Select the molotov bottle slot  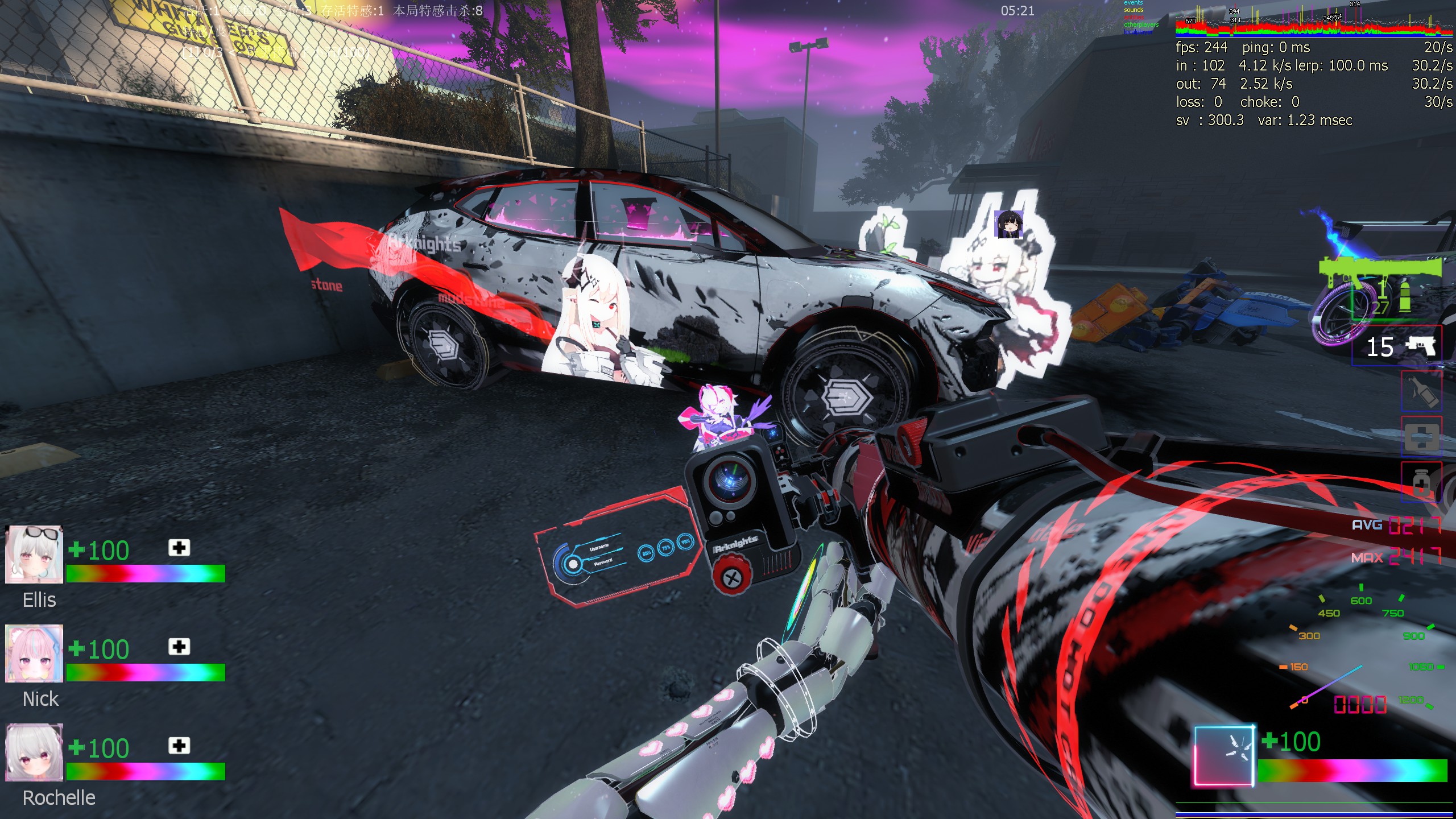(x=1421, y=391)
